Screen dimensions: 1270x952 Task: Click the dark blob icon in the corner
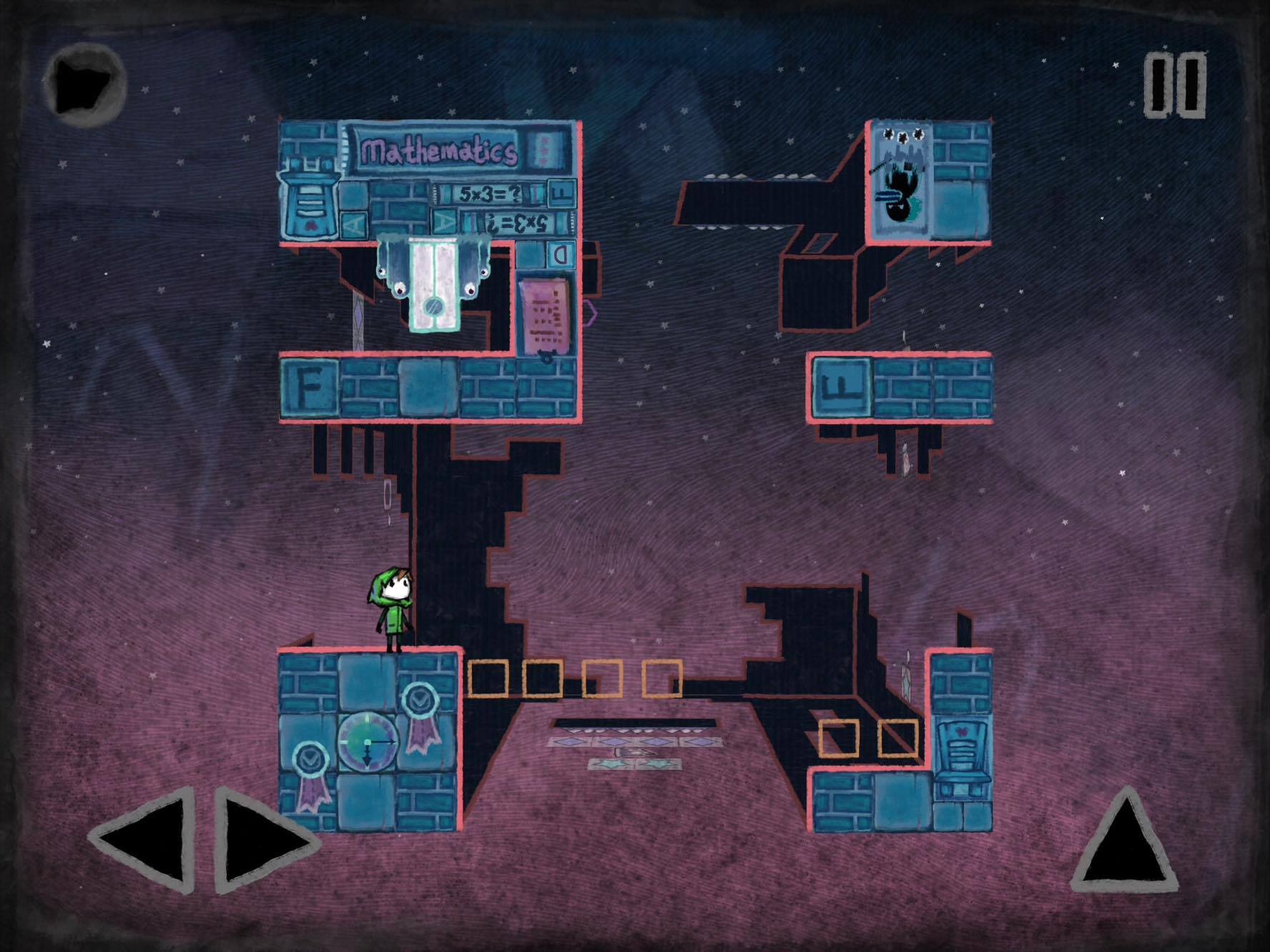(x=84, y=84)
